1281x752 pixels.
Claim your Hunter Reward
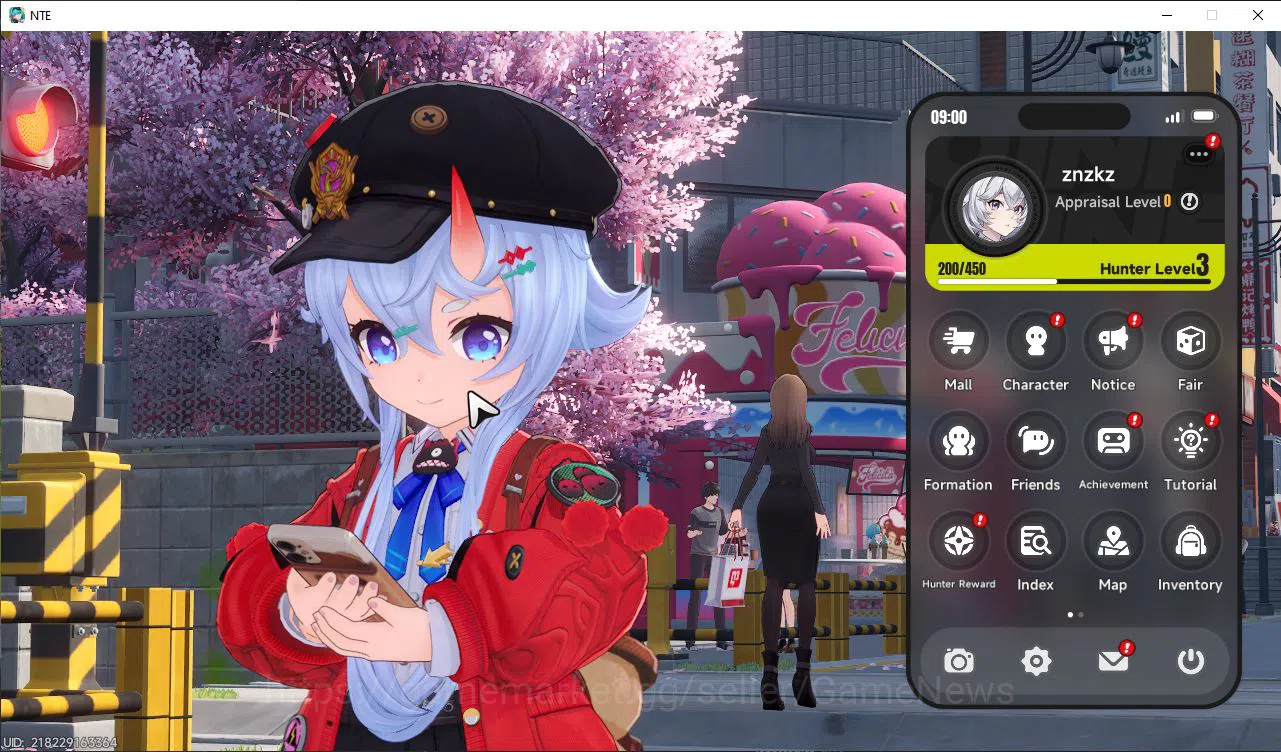point(958,541)
